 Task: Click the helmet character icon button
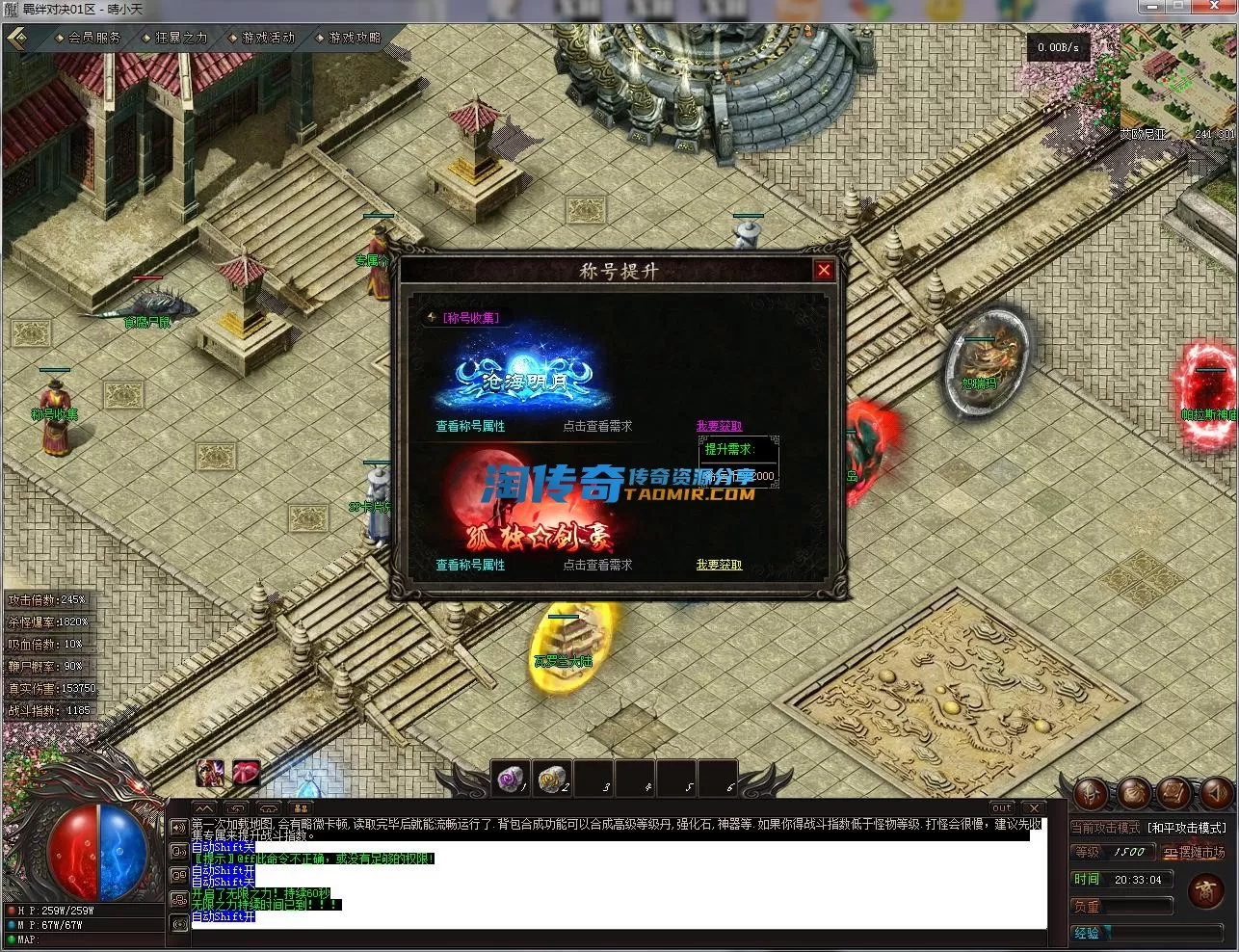pyautogui.click(x=1092, y=793)
